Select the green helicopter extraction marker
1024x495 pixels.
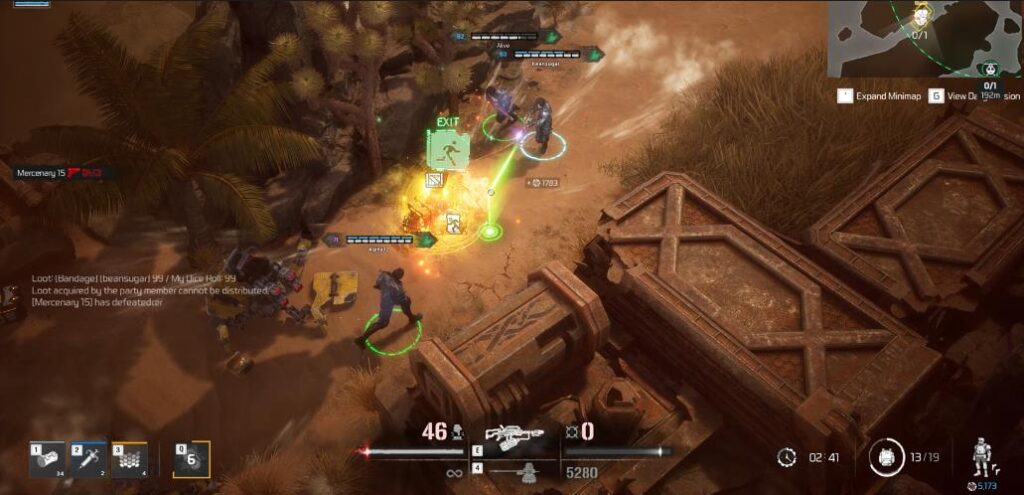click(991, 68)
